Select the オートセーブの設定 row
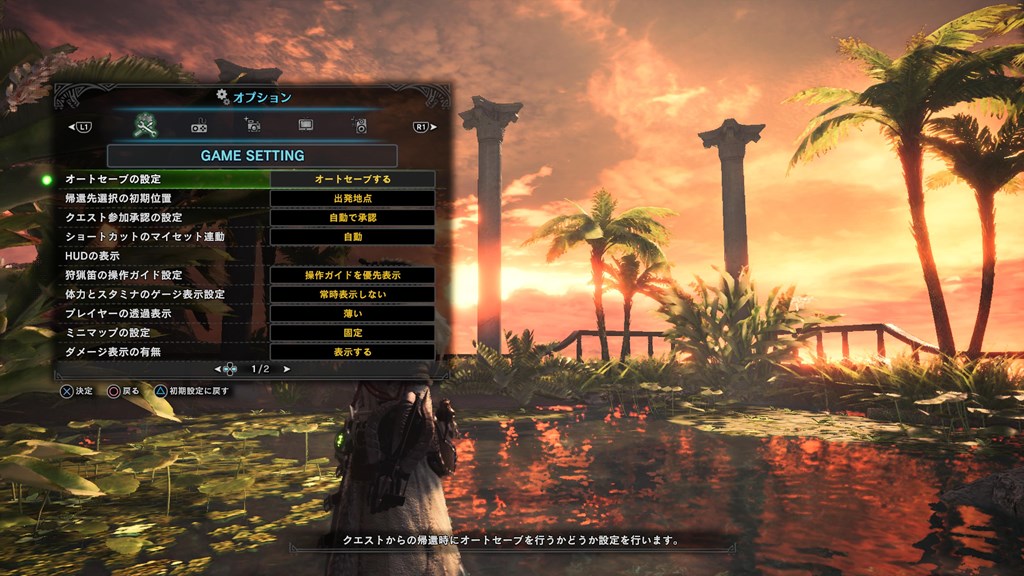The image size is (1024, 576). 160,179
